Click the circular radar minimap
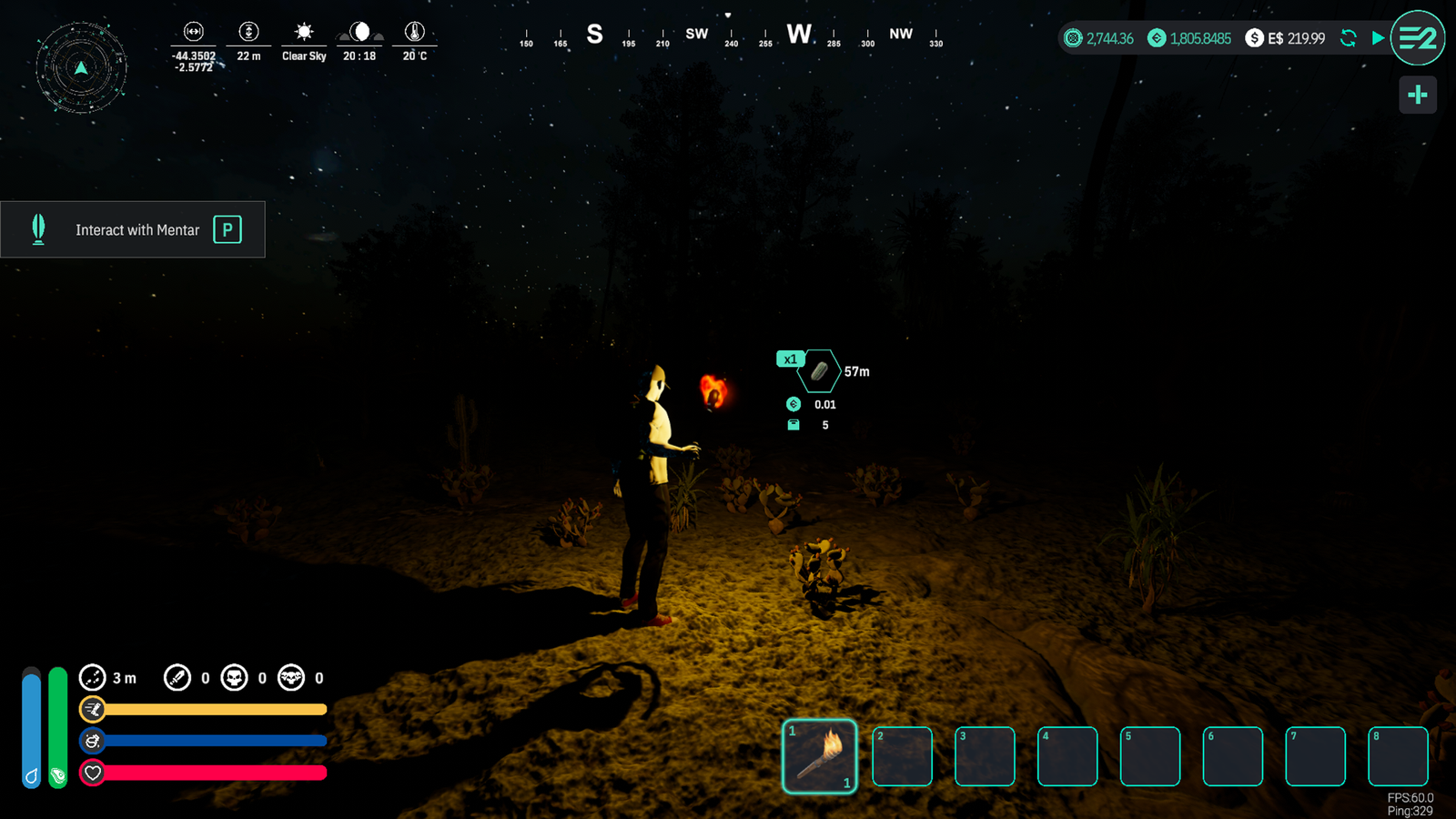This screenshot has height=819, width=1456. coord(81,67)
